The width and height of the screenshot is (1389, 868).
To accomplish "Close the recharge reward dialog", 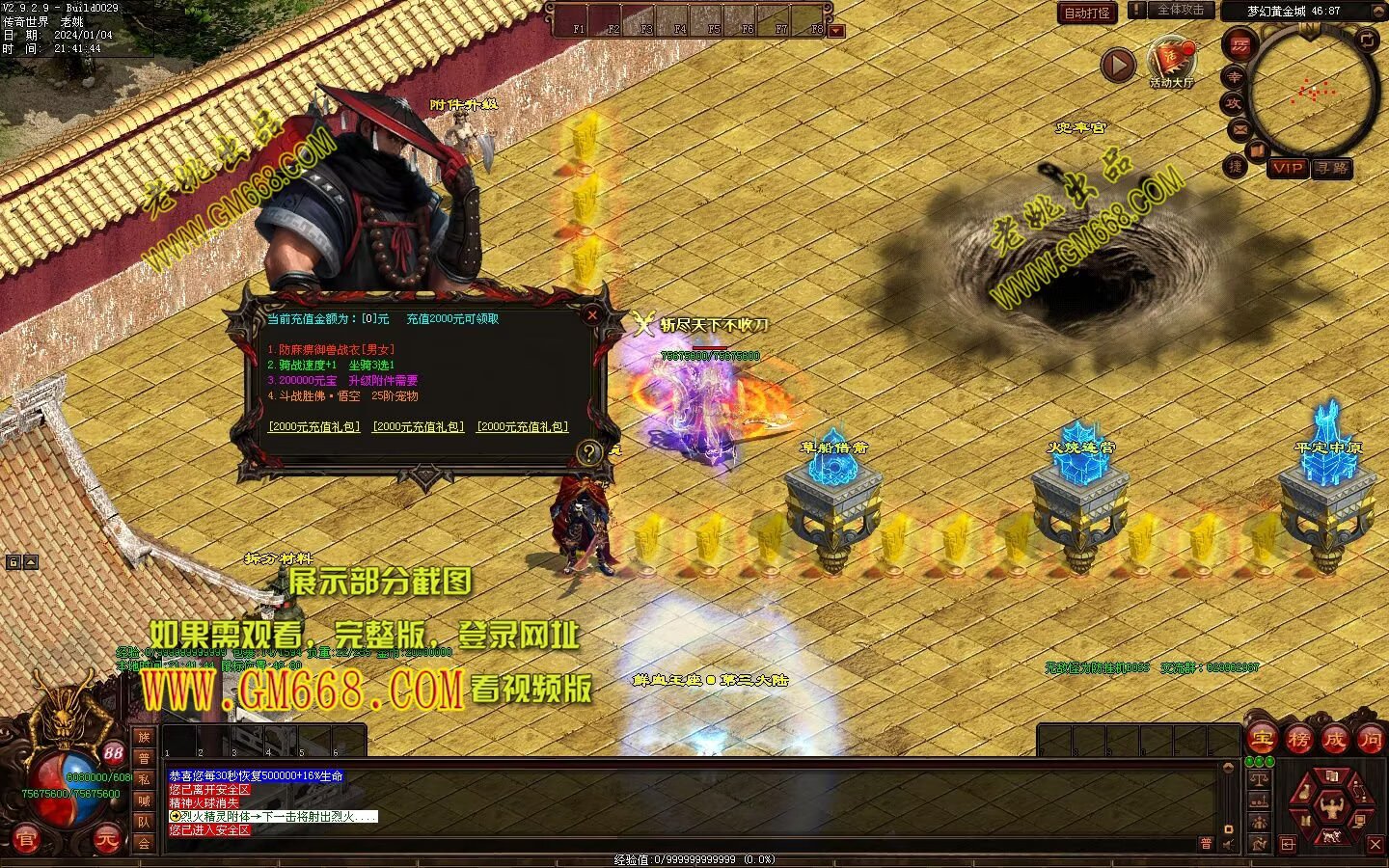I will click(592, 314).
